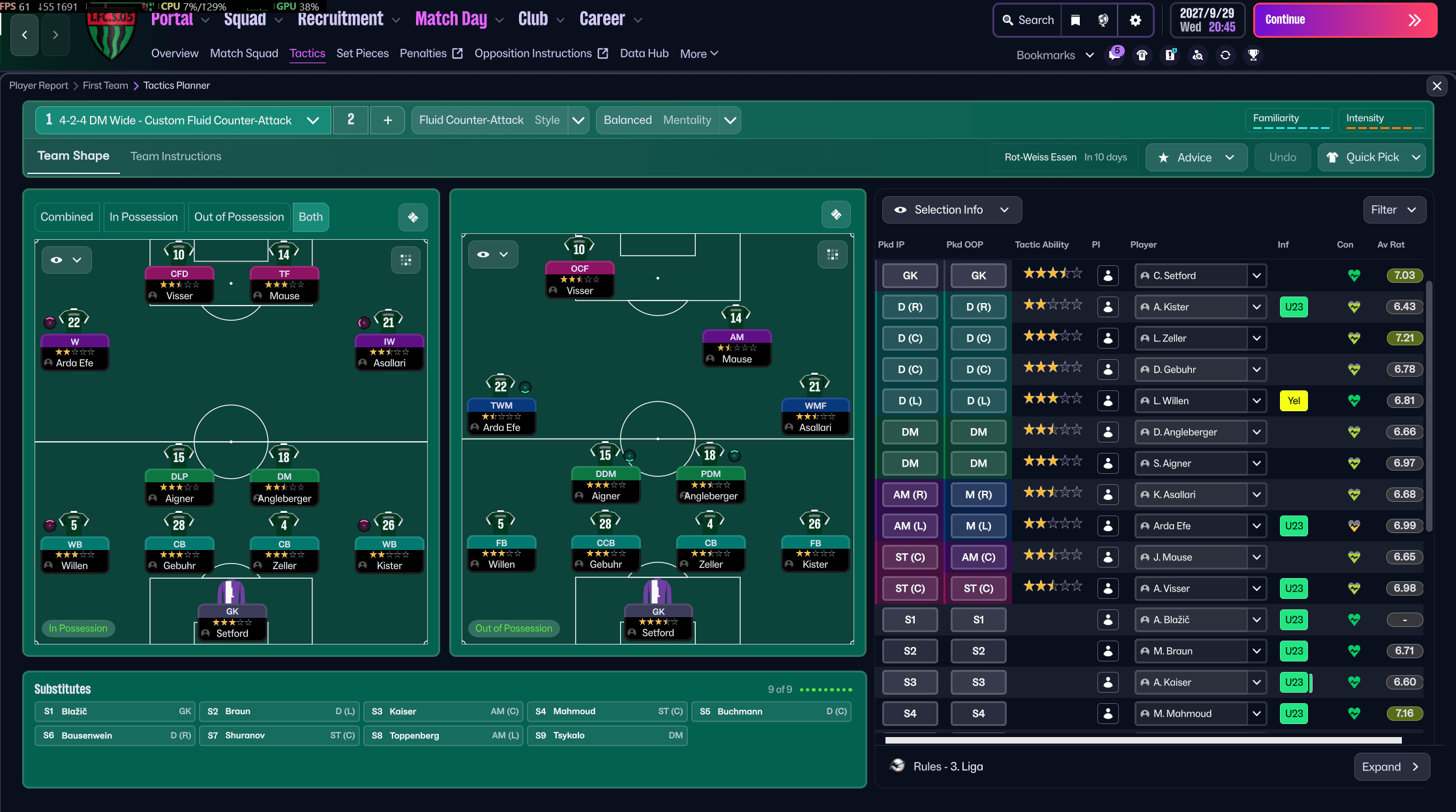
Task: Switch the pitch to In Possession view
Action: (143, 217)
